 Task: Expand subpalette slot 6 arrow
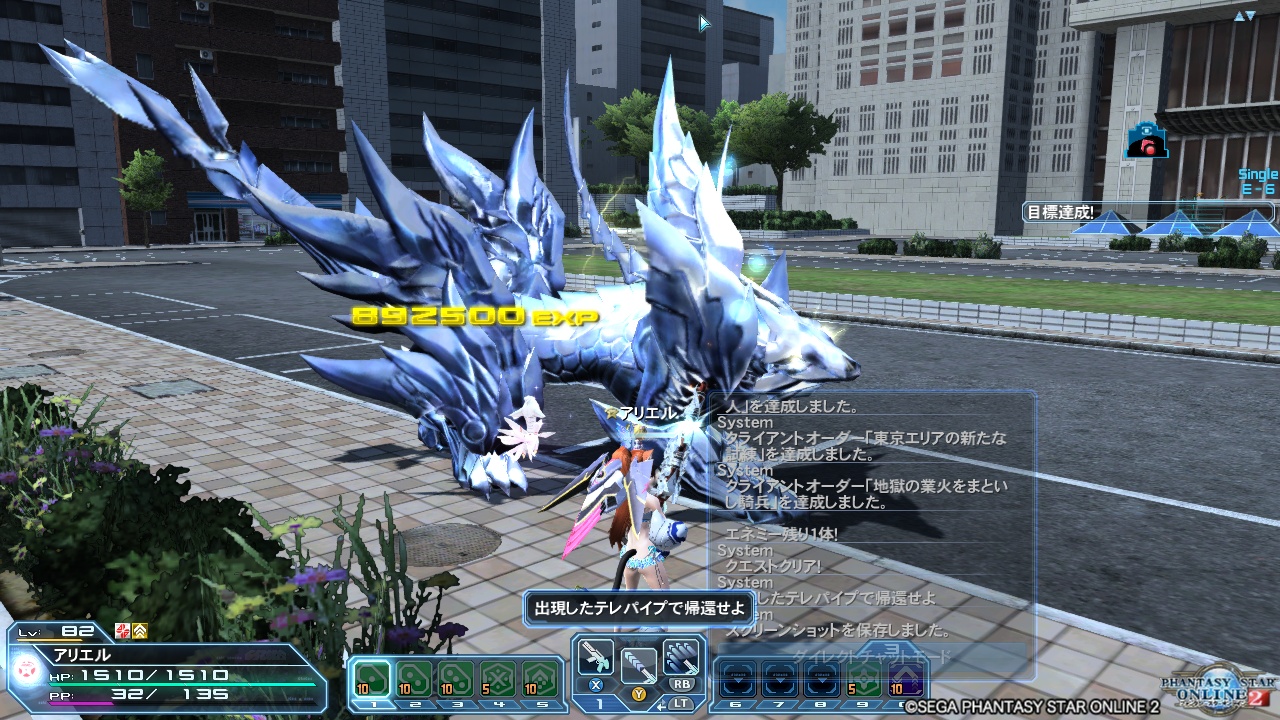pos(739,680)
